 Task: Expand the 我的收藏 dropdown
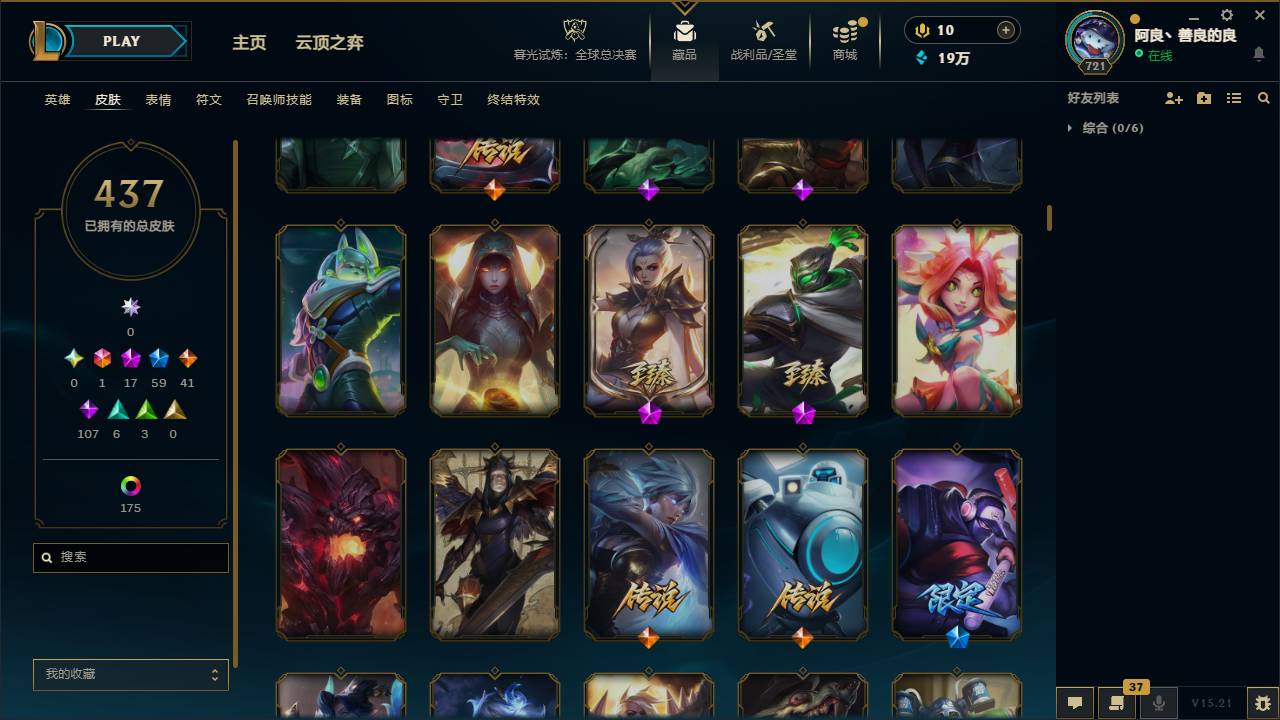[130, 675]
